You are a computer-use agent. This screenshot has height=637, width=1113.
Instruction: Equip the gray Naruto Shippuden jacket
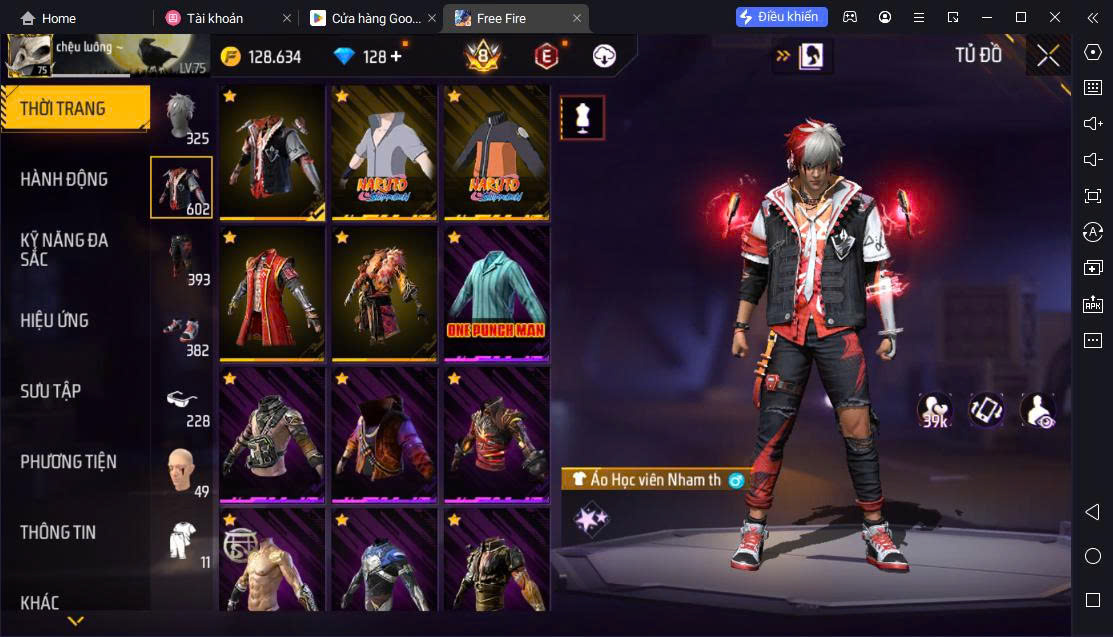(x=384, y=152)
